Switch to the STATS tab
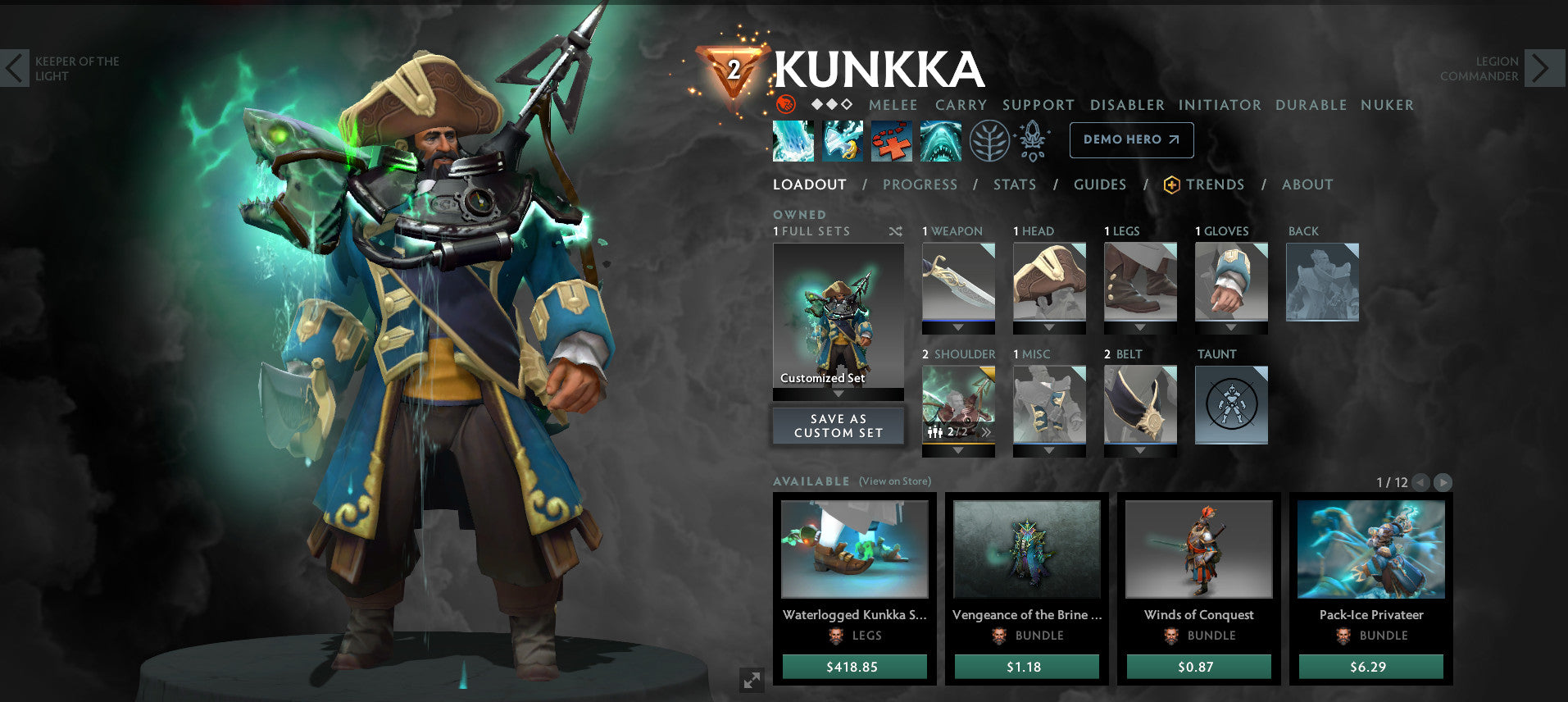 point(1015,185)
